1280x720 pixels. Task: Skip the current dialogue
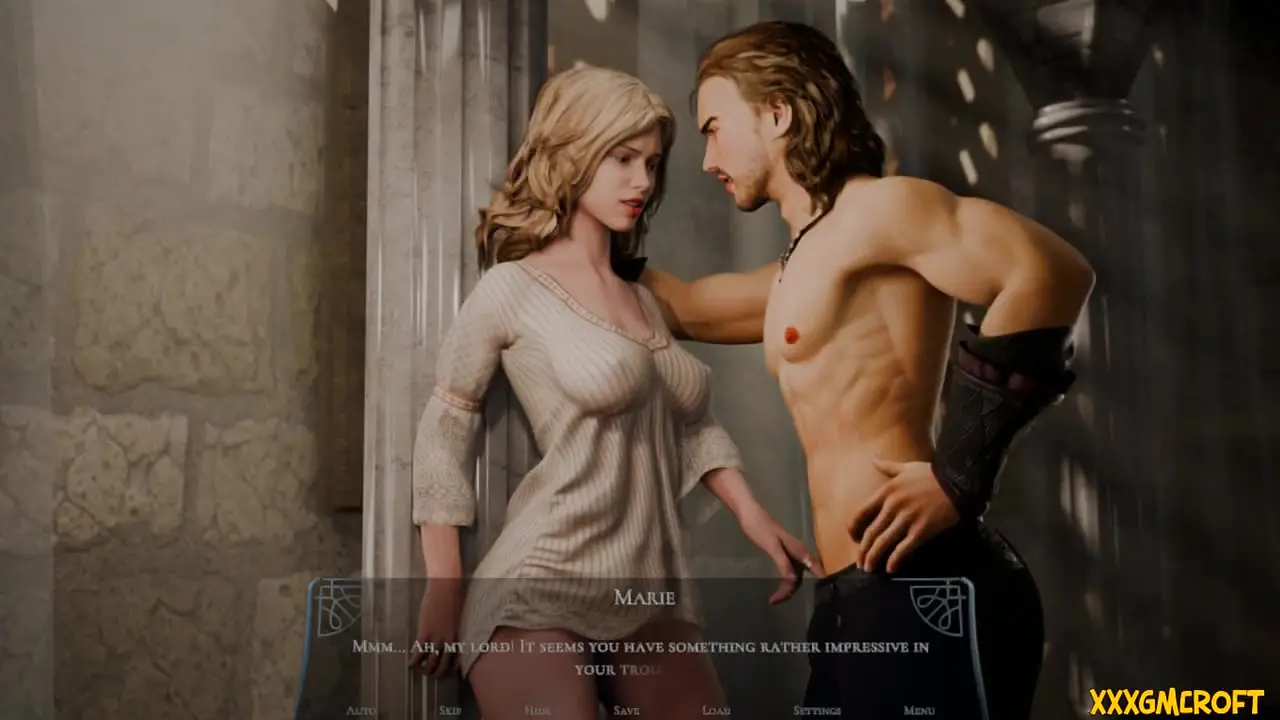(x=450, y=710)
